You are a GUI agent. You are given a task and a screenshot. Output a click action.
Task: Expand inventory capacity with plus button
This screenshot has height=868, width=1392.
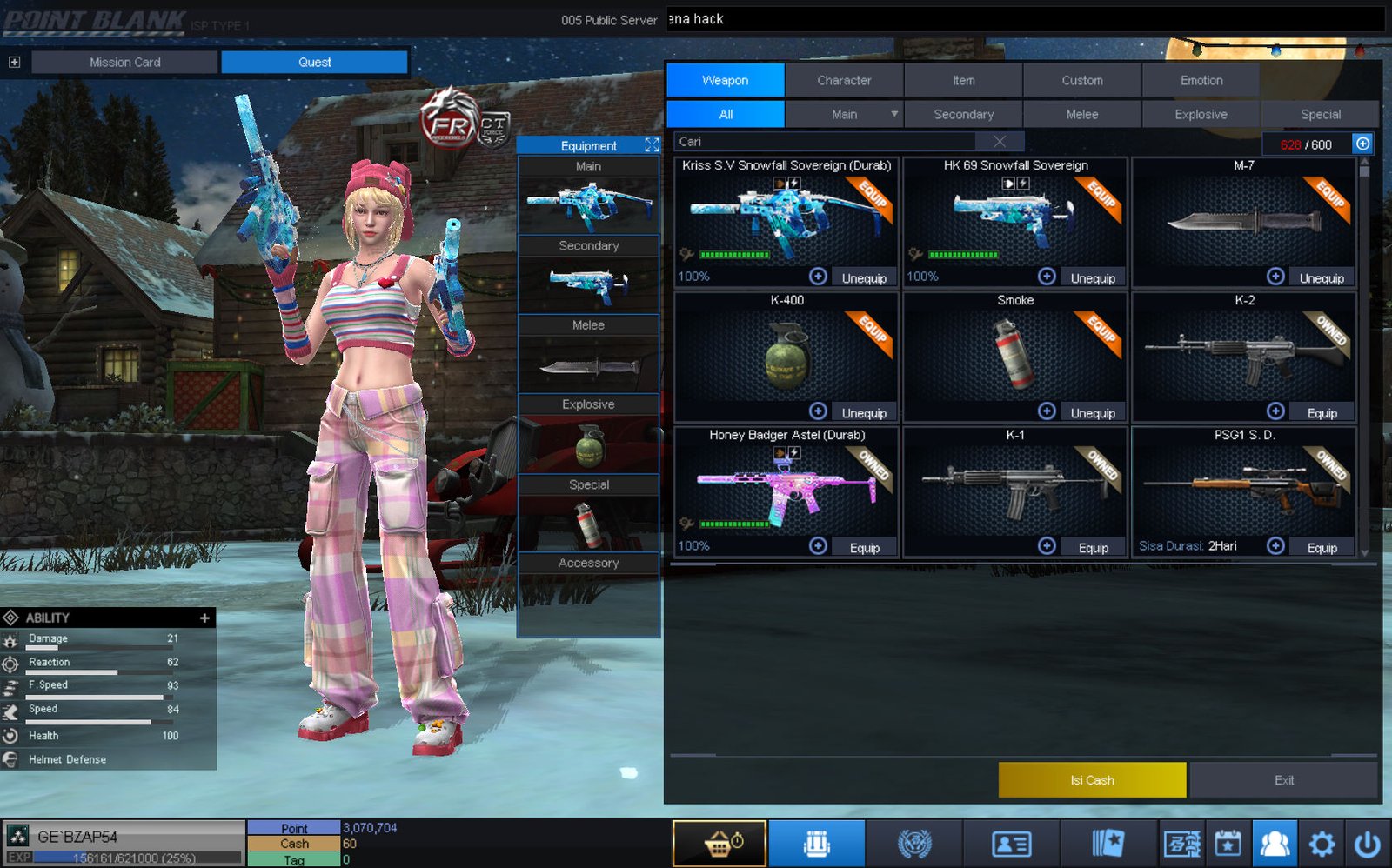click(x=1362, y=144)
